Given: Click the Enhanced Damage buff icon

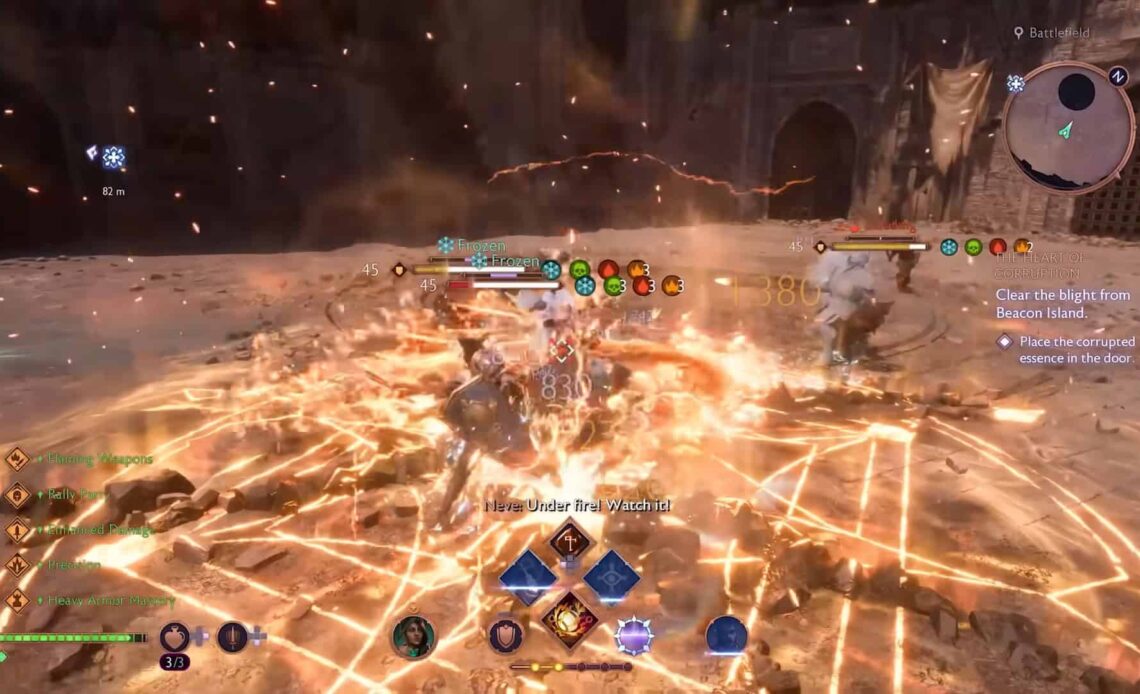Looking at the screenshot, I should (x=17, y=530).
